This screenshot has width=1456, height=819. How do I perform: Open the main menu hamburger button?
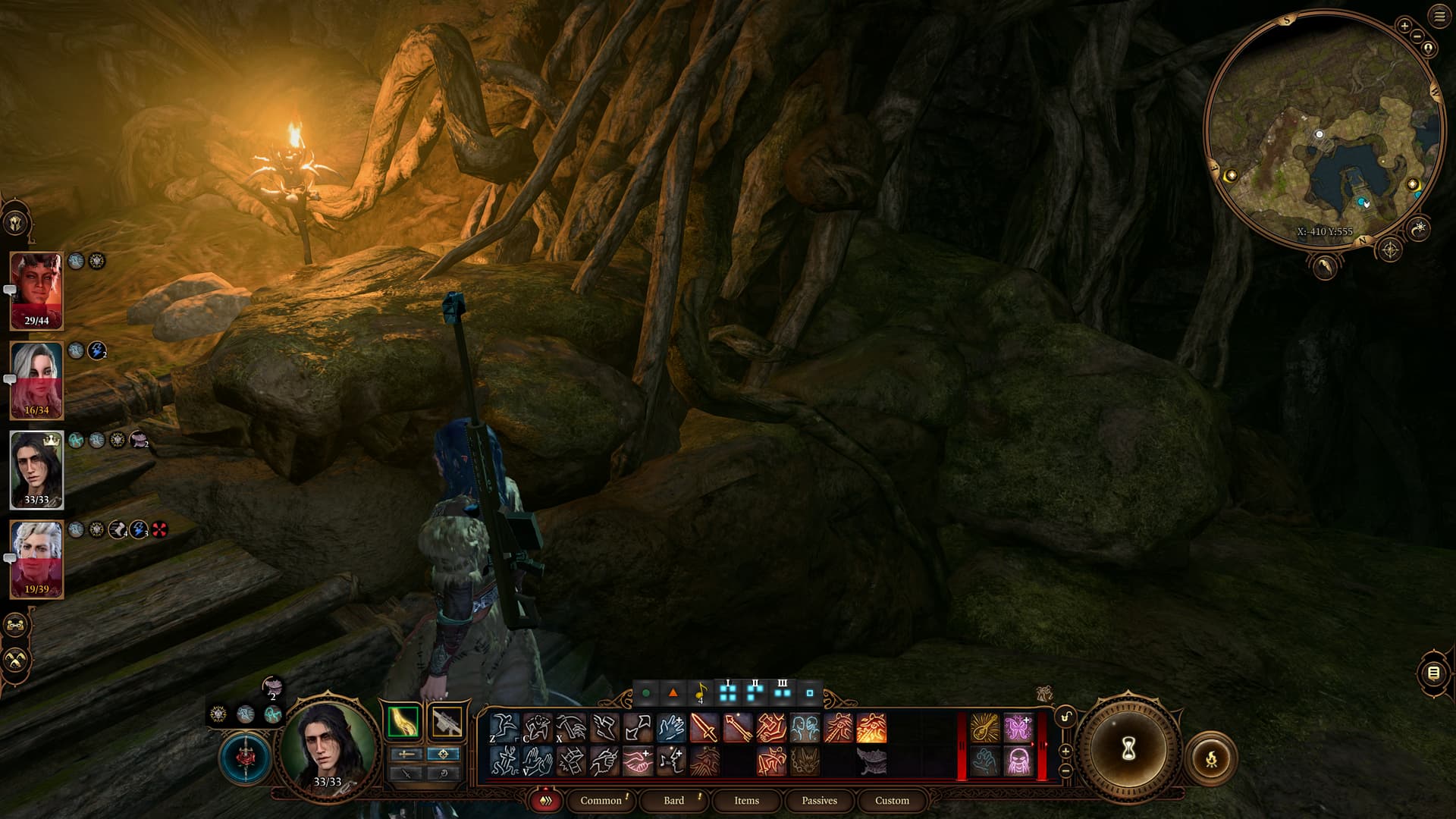[1439, 17]
